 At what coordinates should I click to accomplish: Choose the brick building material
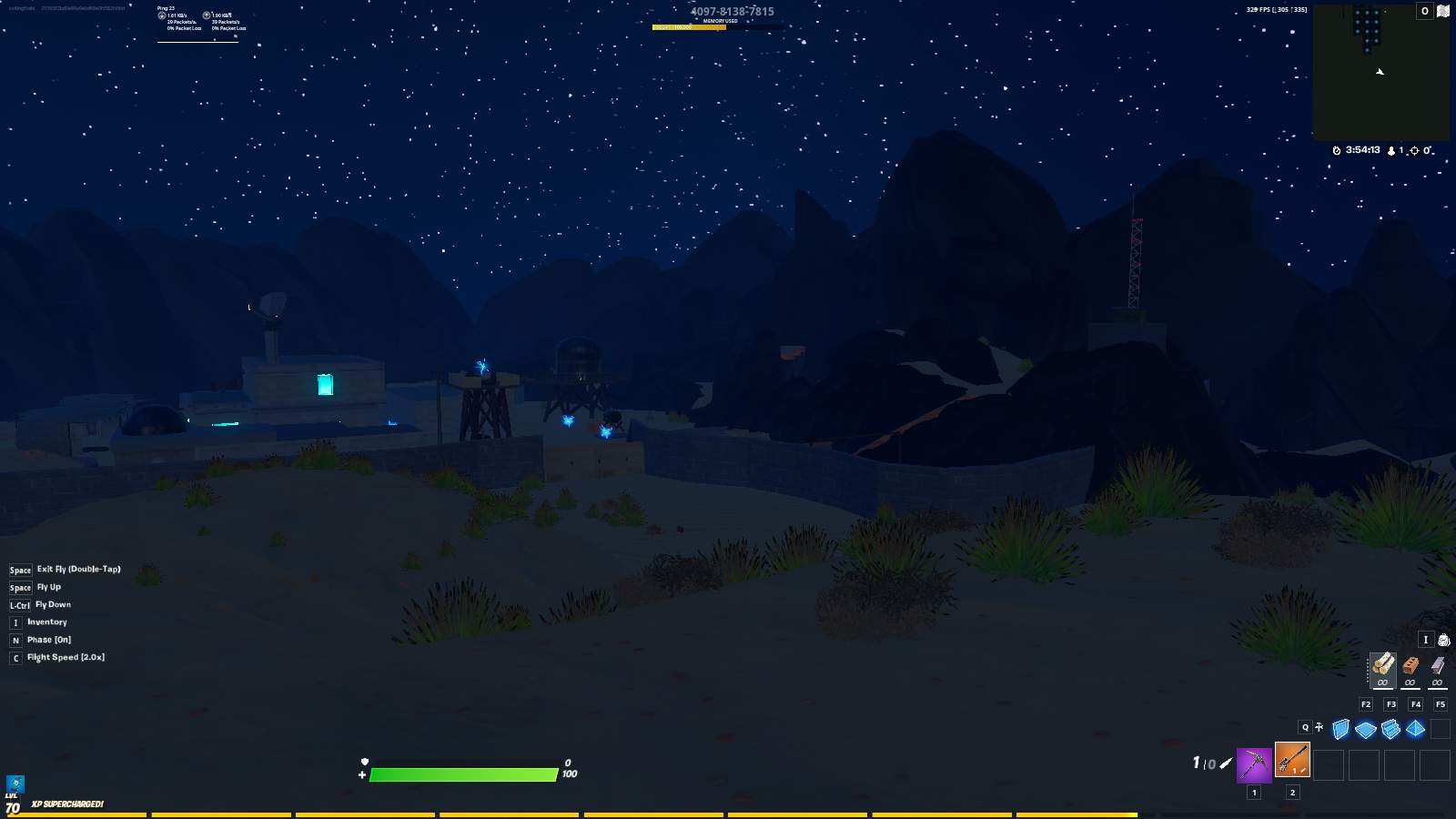1410,667
